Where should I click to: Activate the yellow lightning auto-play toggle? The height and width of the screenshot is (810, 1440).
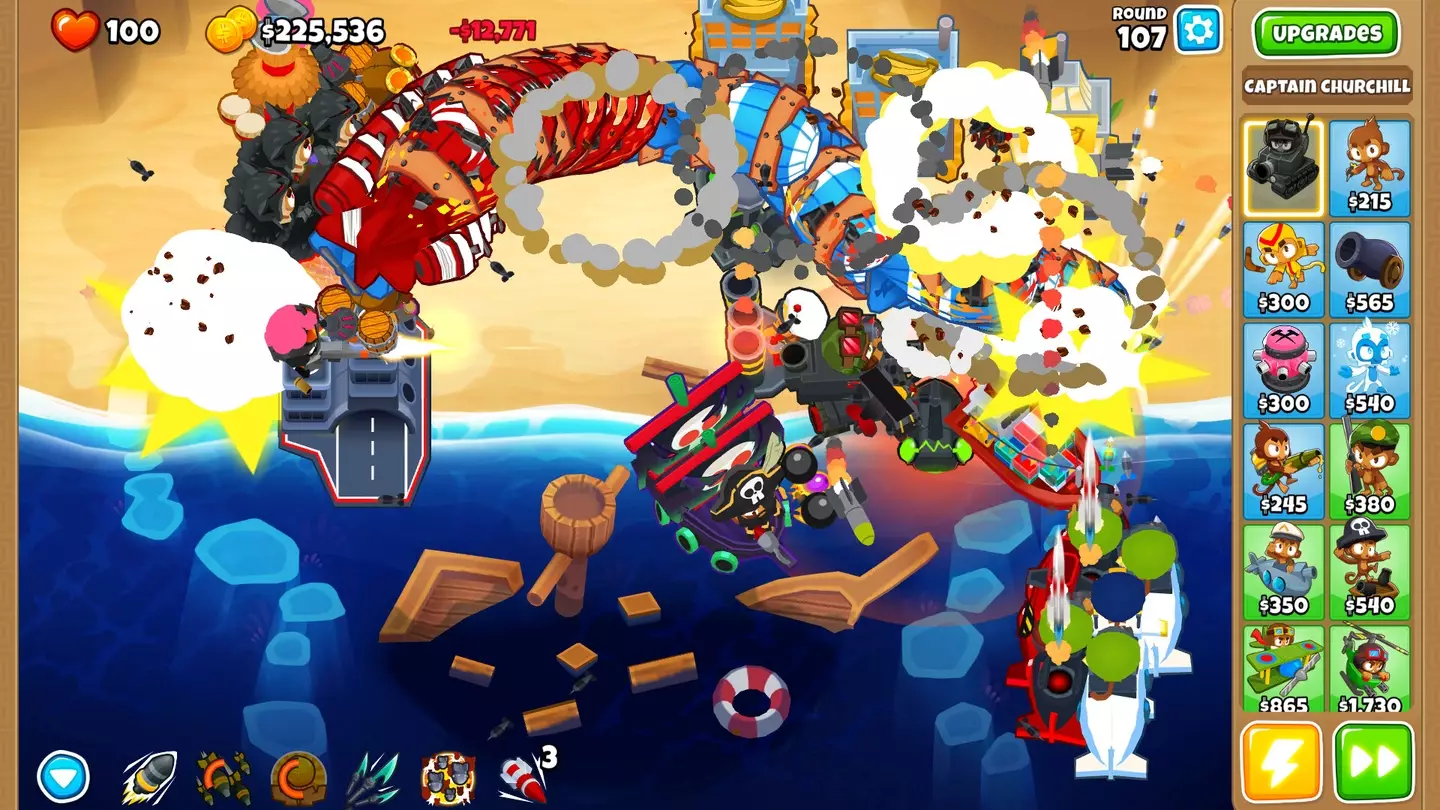pyautogui.click(x=1283, y=765)
